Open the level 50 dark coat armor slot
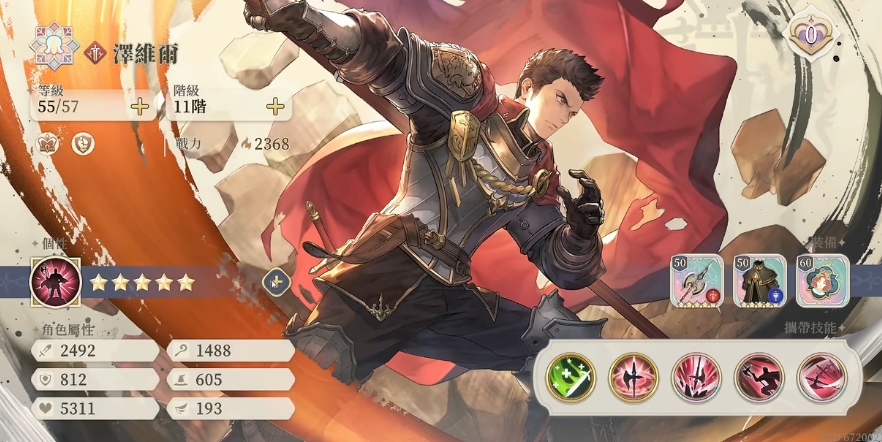882x442 pixels. (x=759, y=280)
